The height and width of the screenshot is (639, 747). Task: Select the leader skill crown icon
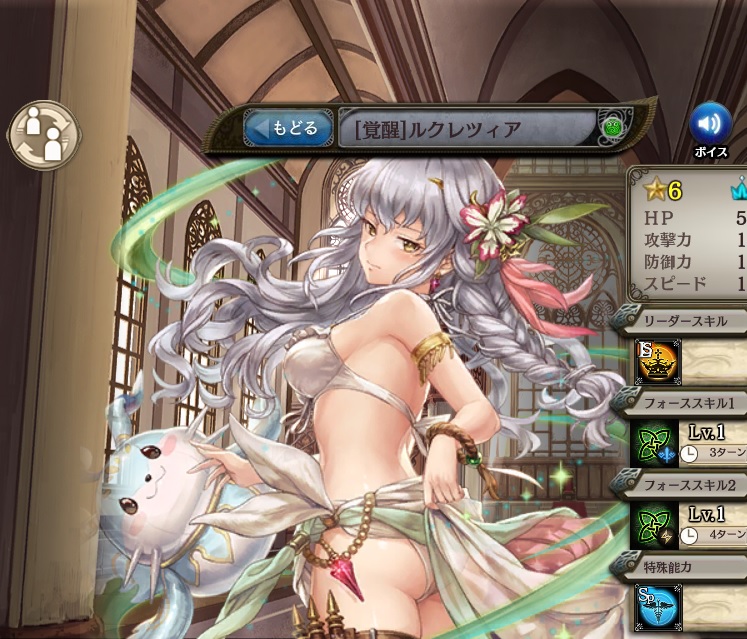(658, 361)
